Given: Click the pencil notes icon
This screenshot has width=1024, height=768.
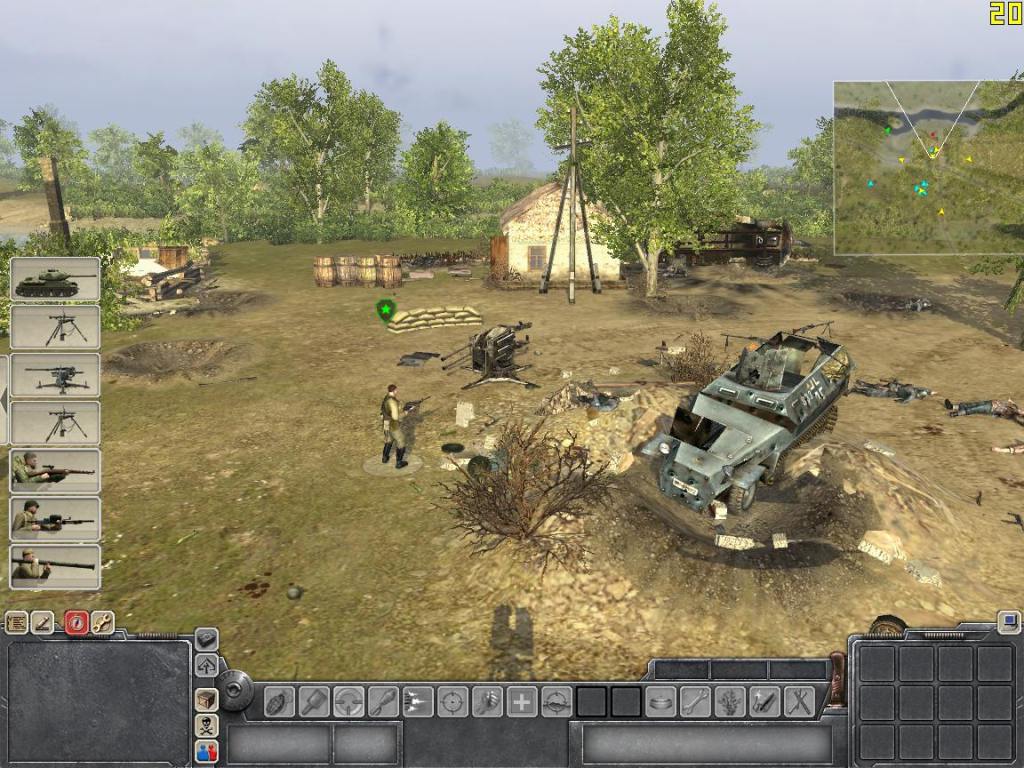Looking at the screenshot, I should 42,623.
